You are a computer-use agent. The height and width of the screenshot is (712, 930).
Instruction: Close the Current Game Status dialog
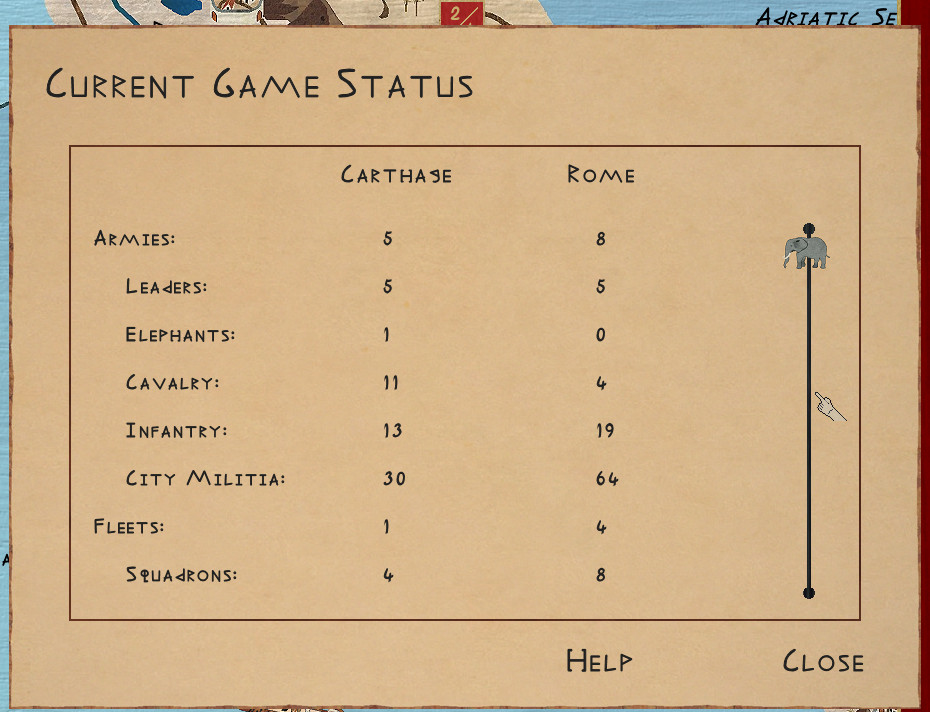click(x=823, y=661)
